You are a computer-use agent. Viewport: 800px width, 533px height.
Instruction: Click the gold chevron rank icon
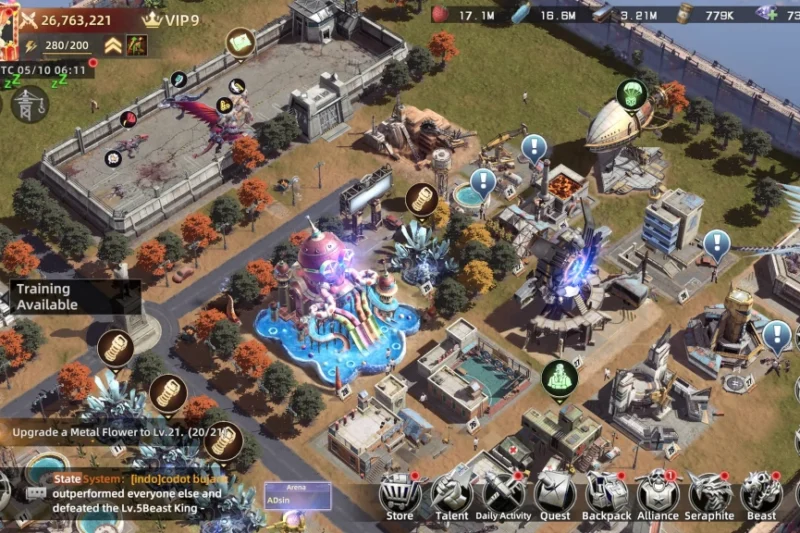pos(113,46)
